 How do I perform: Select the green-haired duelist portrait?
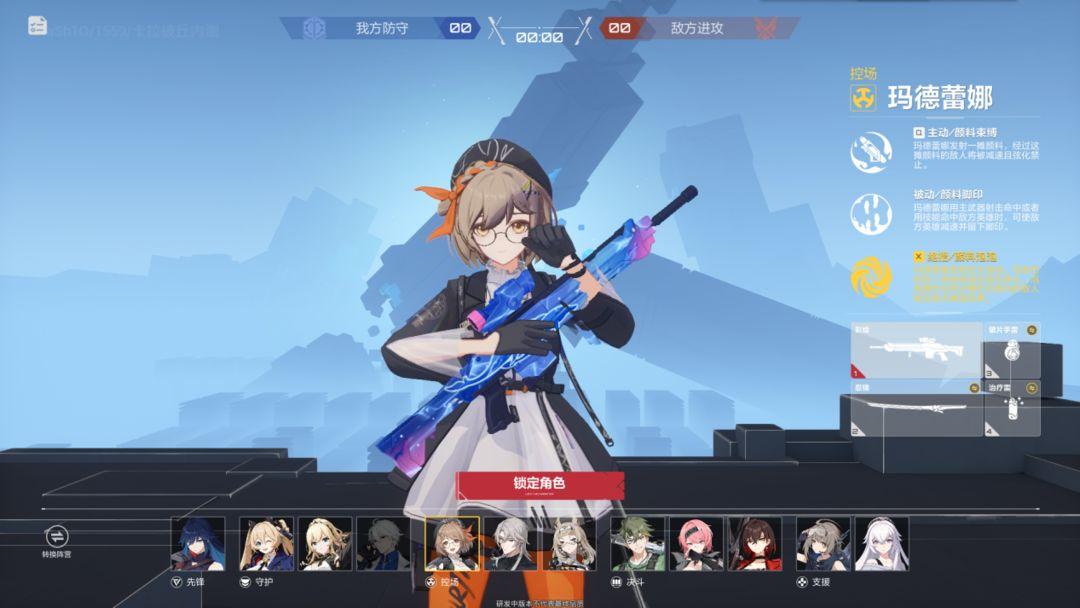click(638, 544)
